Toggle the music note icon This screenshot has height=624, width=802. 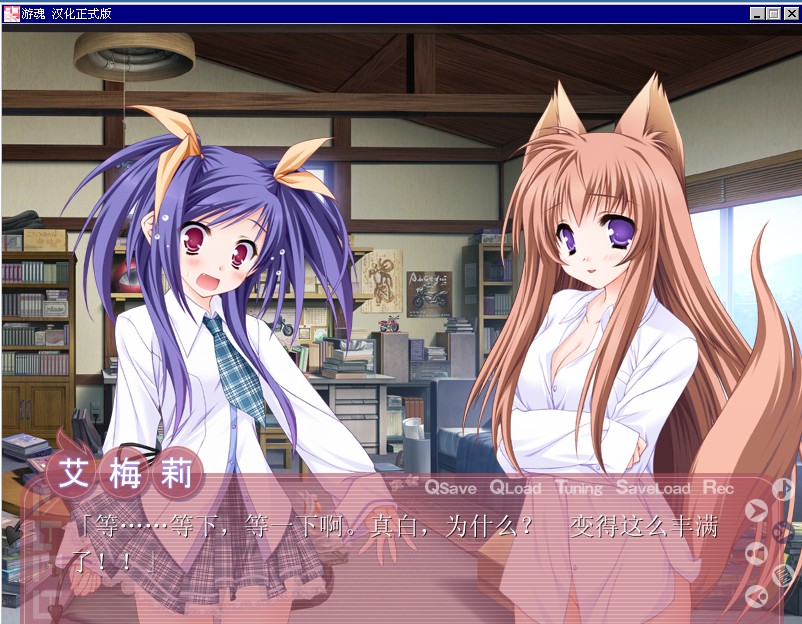[782, 489]
